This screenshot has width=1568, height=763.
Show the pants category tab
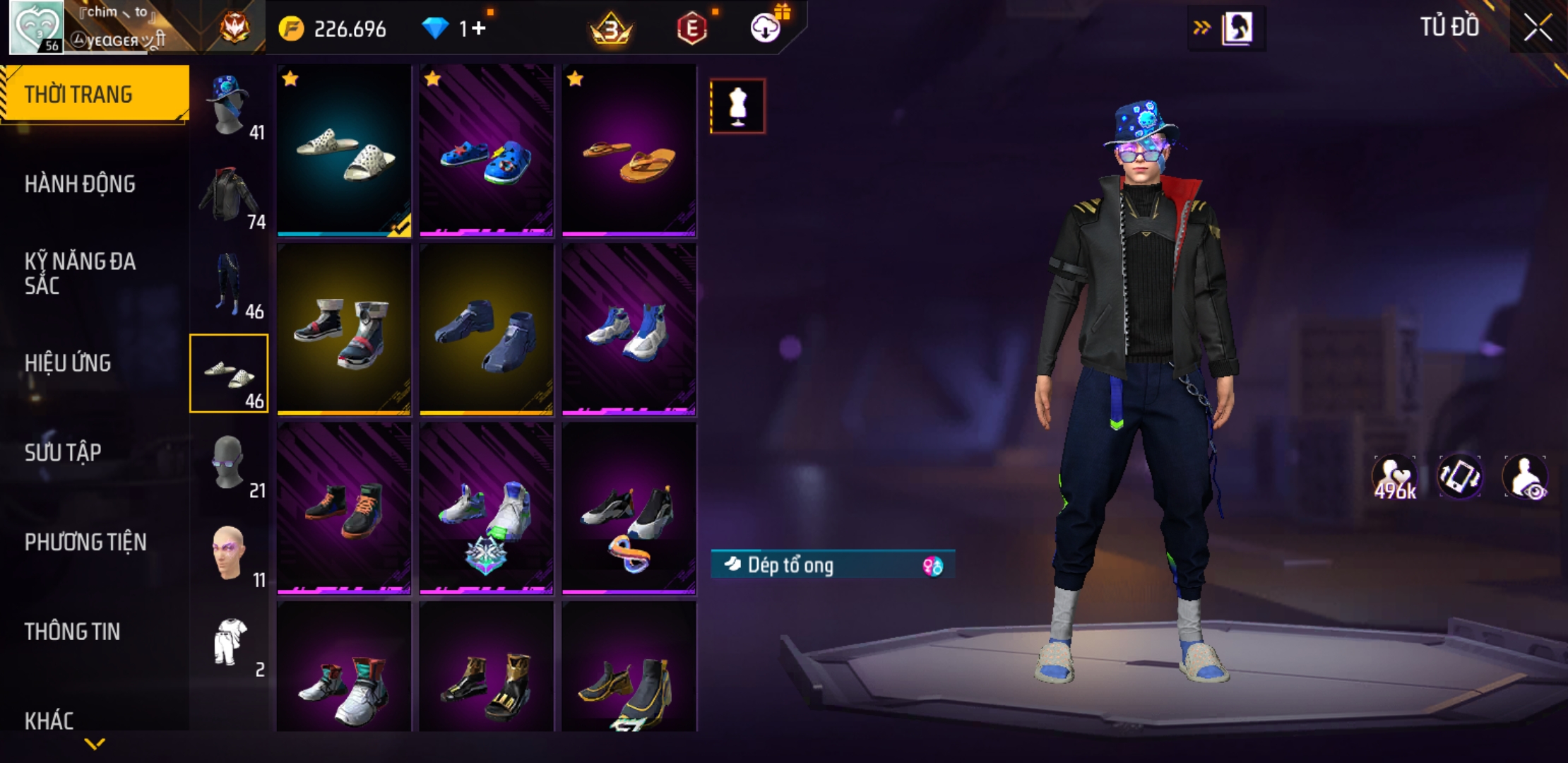(230, 285)
